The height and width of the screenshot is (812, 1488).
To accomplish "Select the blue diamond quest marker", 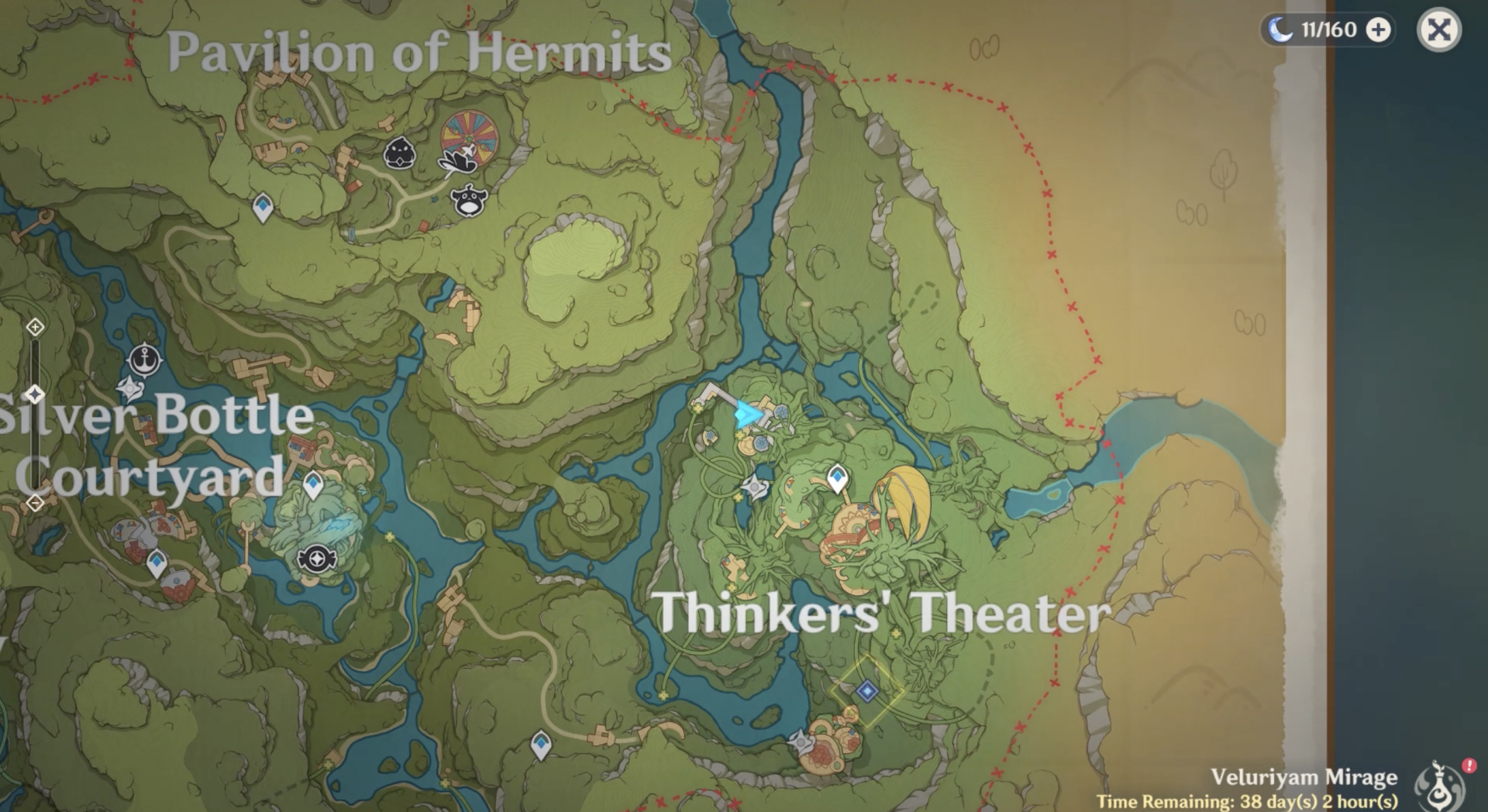I will (x=867, y=691).
